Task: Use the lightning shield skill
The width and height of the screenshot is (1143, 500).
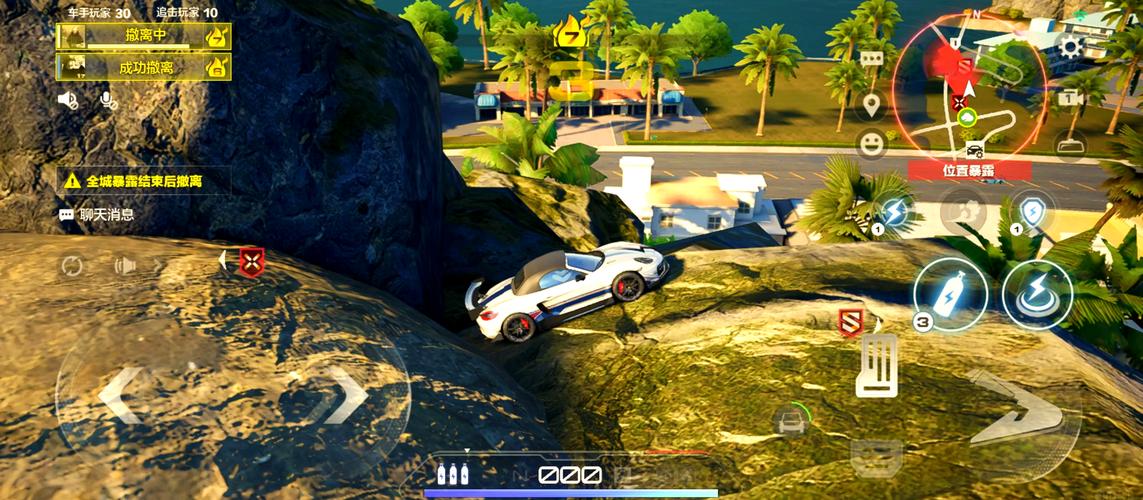Action: pos(1031,213)
